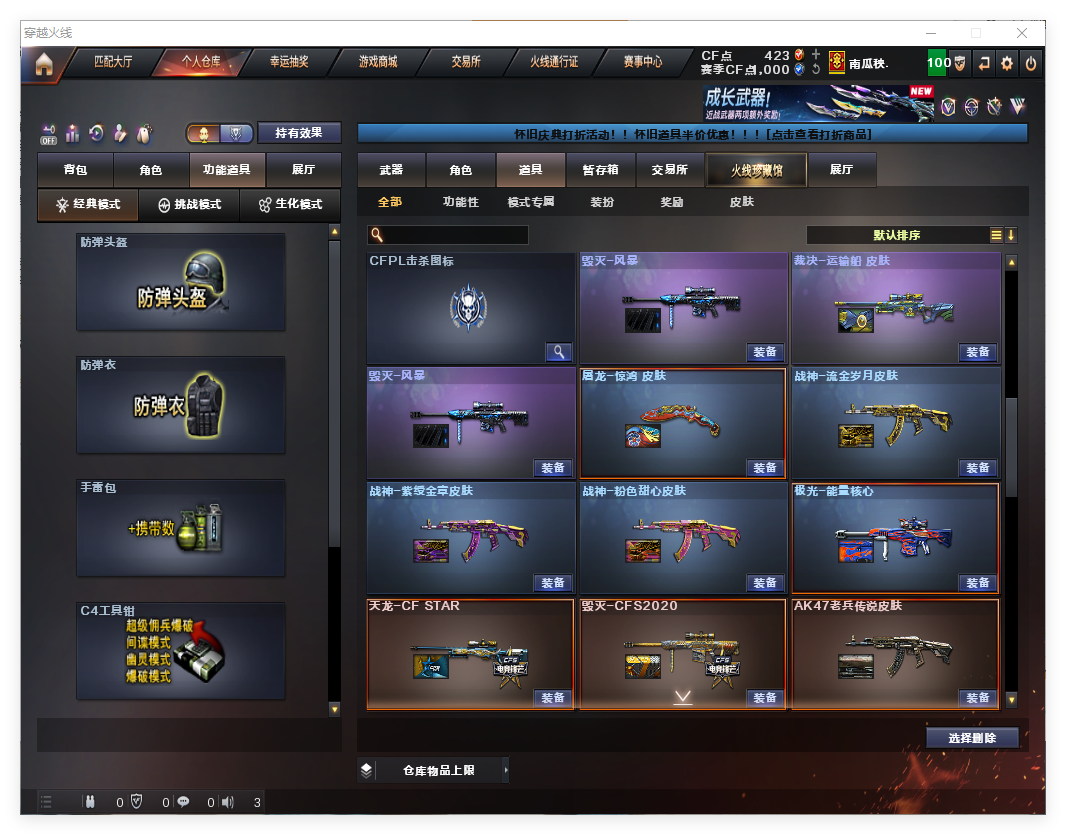Screen dimensions: 1066x835
Task: Close the game window
Action: tap(1023, 33)
